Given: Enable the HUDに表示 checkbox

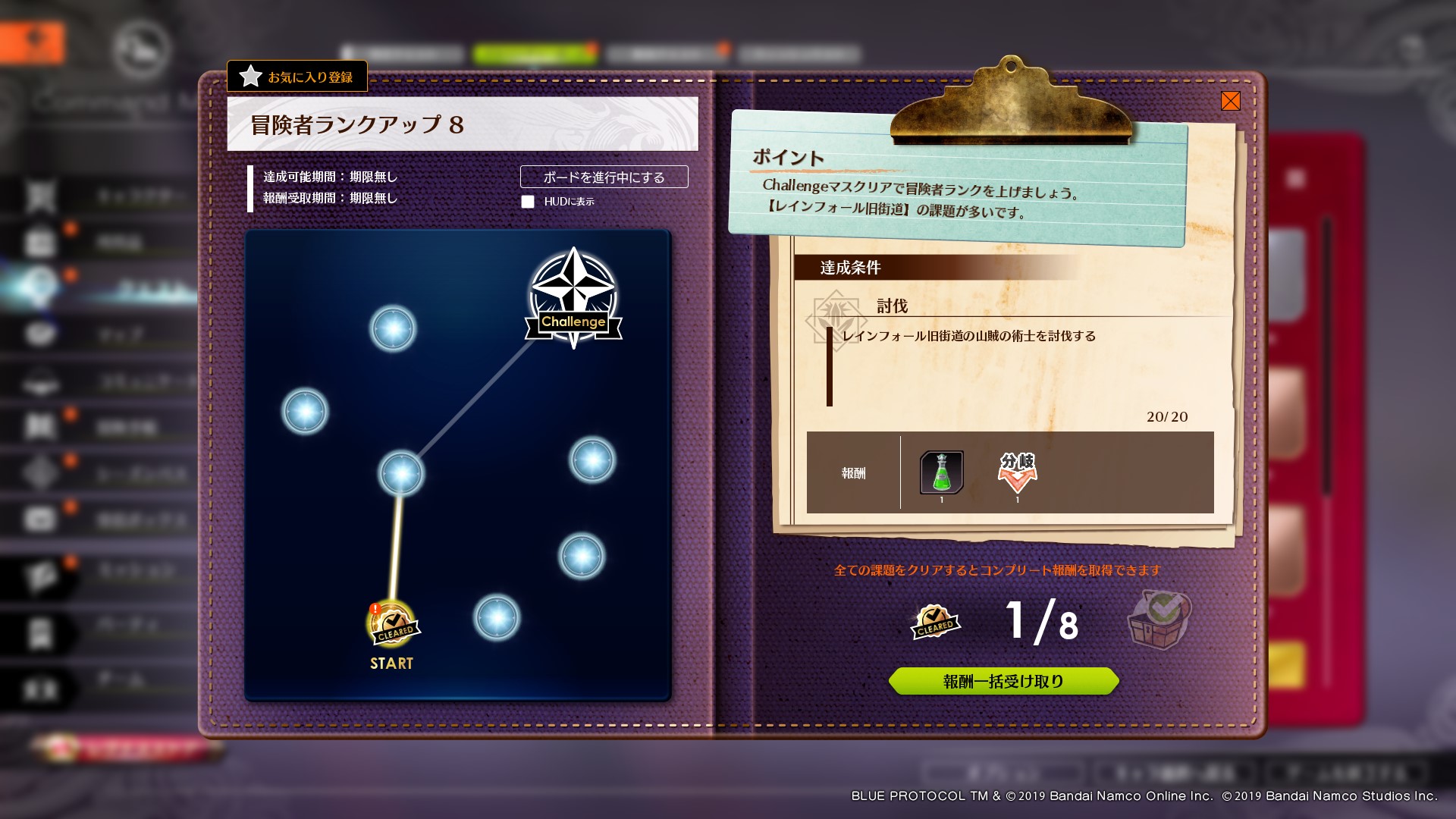Looking at the screenshot, I should [527, 202].
